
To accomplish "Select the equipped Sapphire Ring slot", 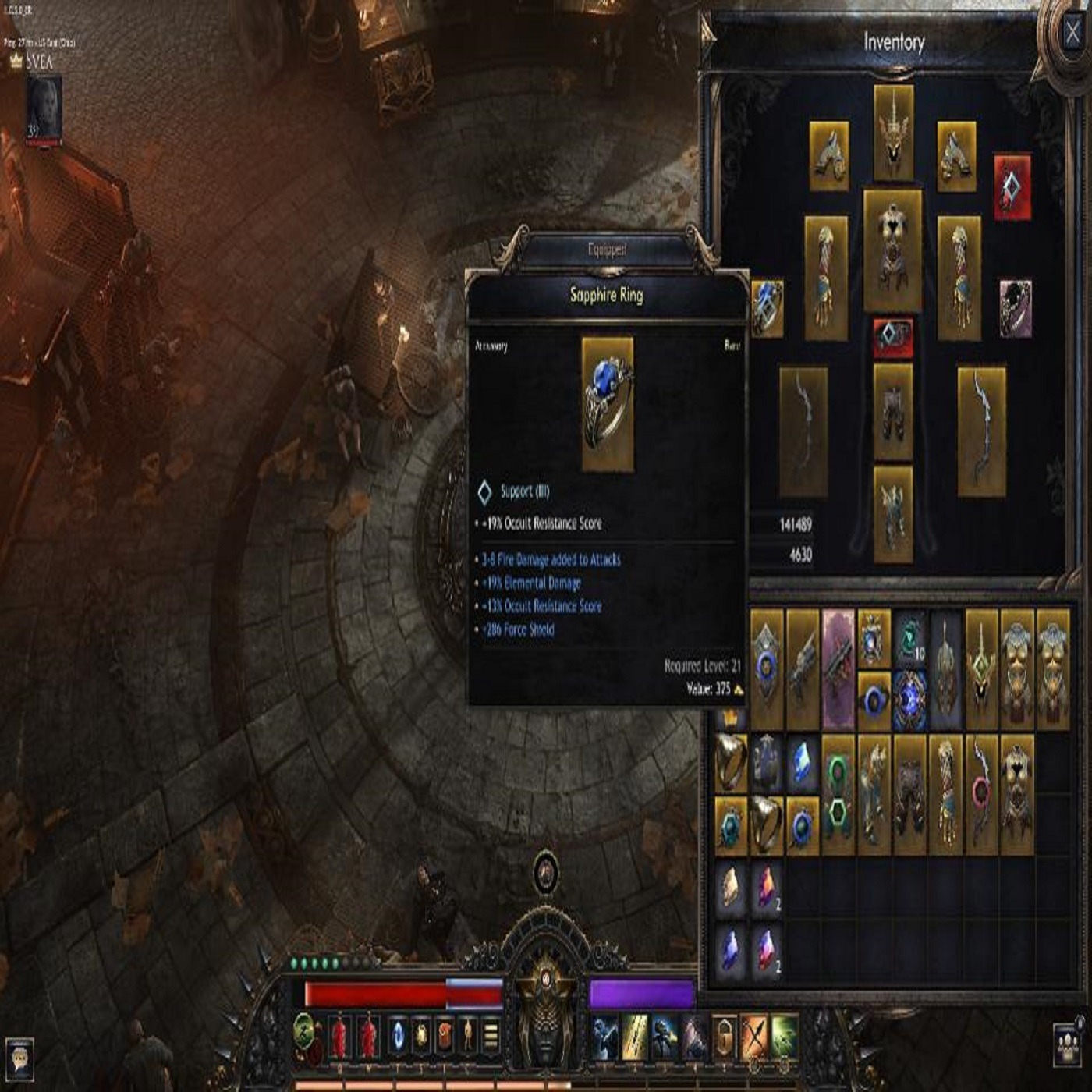I will [x=767, y=309].
